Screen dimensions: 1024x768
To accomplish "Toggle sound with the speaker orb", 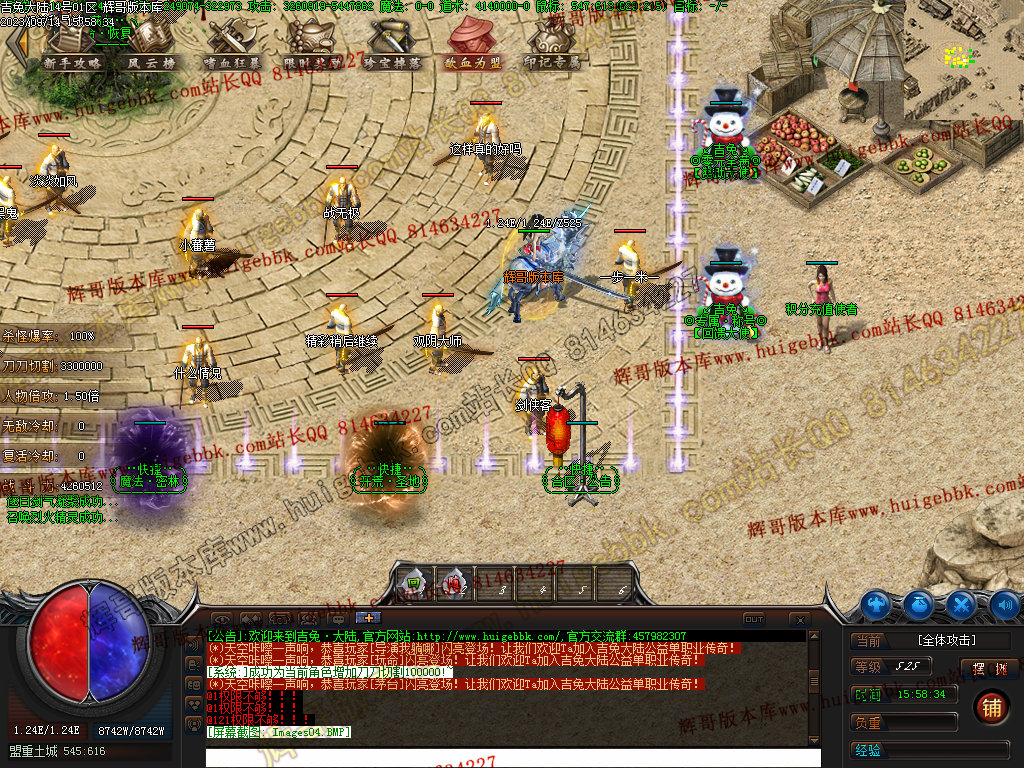I will point(1004,604).
